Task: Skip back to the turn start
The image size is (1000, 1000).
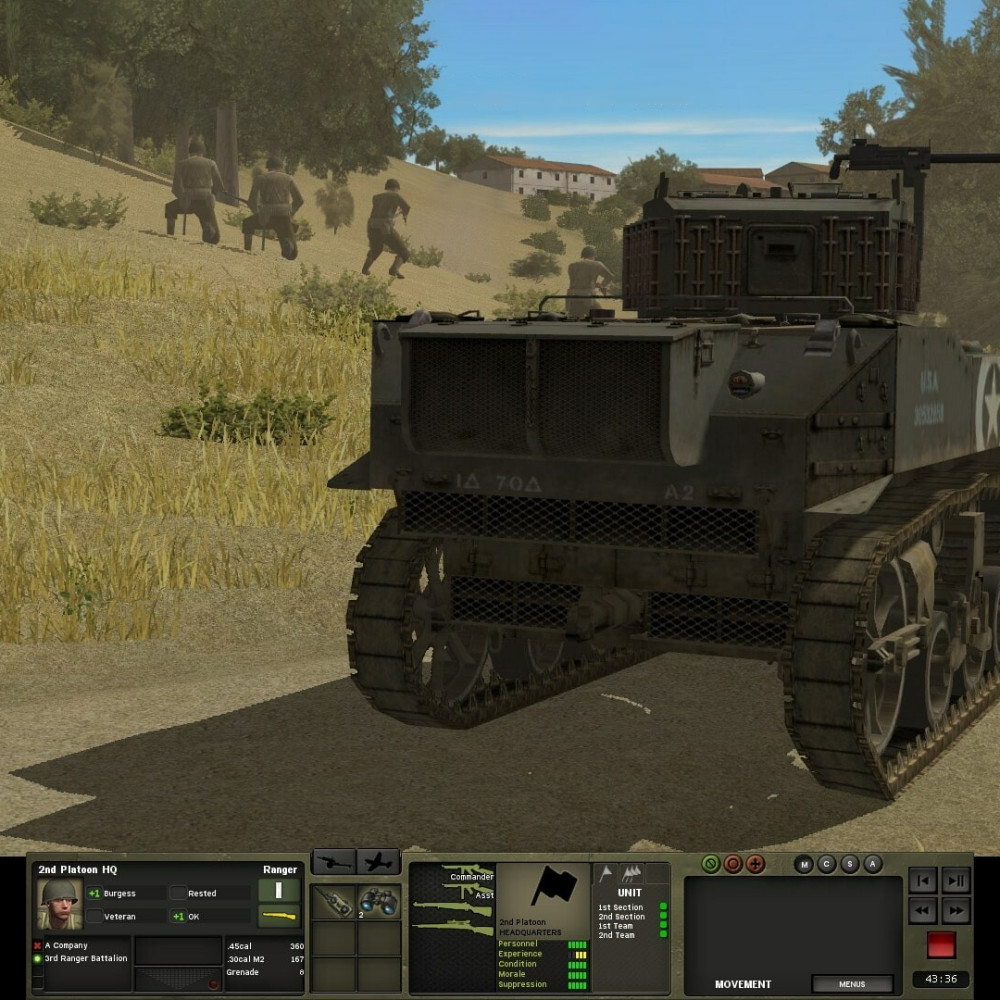Action: click(924, 881)
